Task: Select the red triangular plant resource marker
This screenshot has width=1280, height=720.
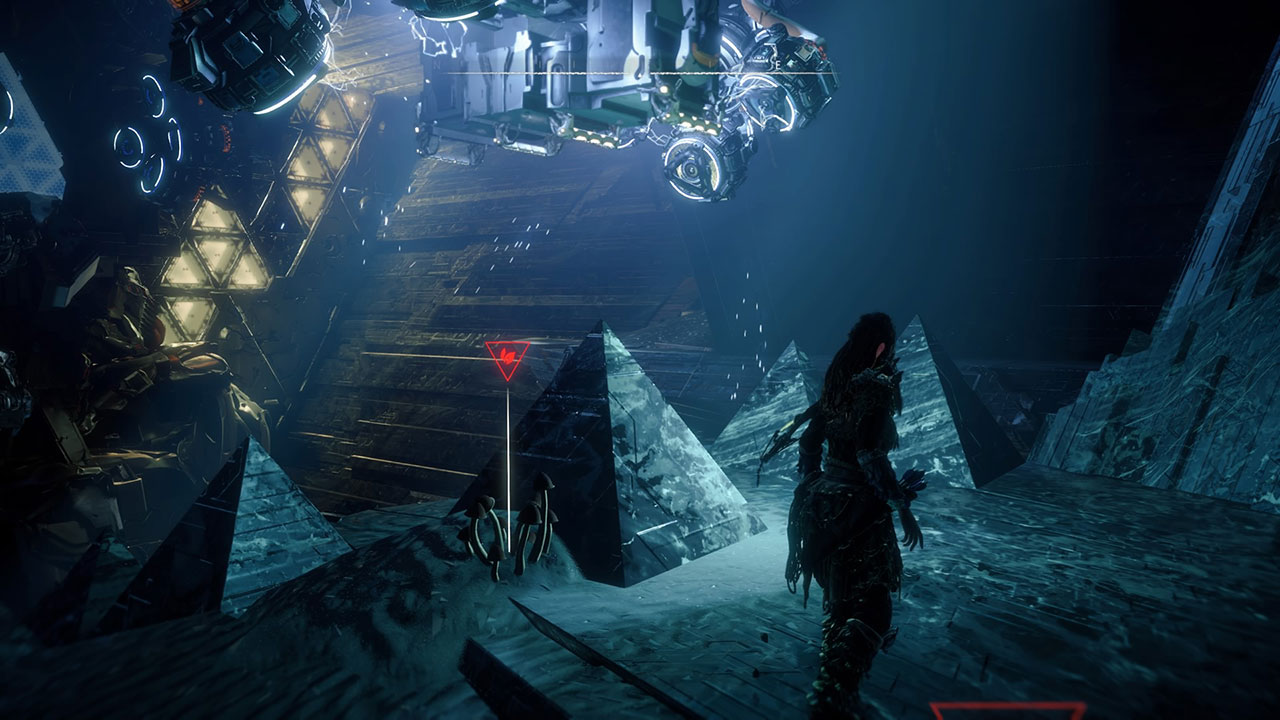Action: [x=507, y=358]
